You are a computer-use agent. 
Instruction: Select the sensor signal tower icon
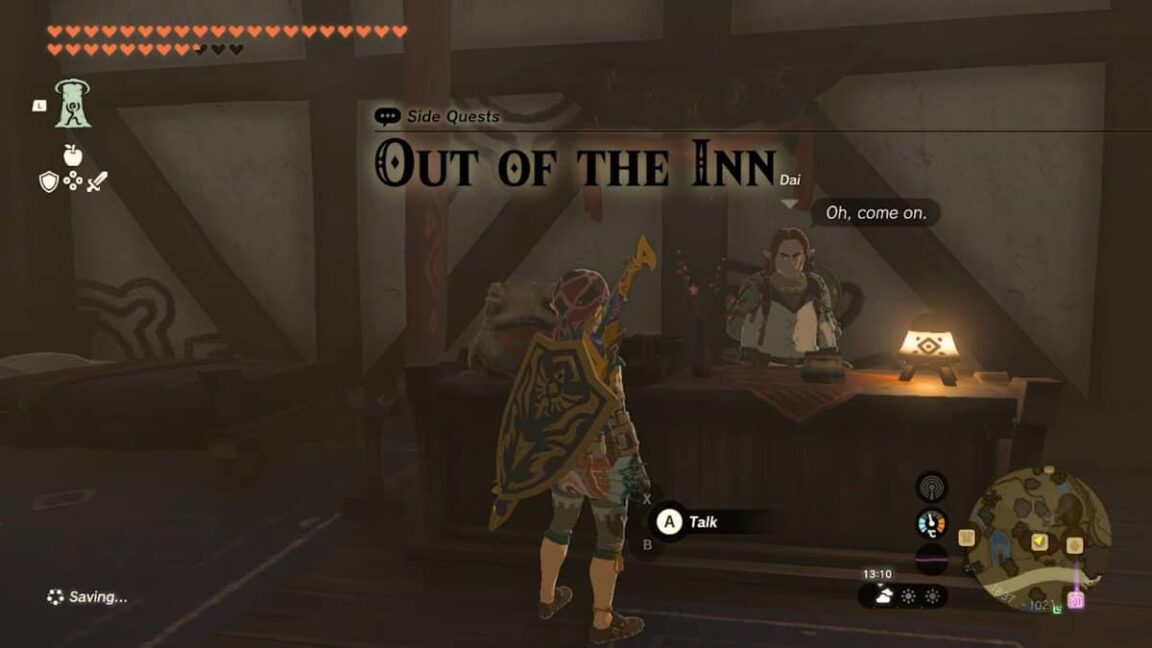click(x=932, y=487)
